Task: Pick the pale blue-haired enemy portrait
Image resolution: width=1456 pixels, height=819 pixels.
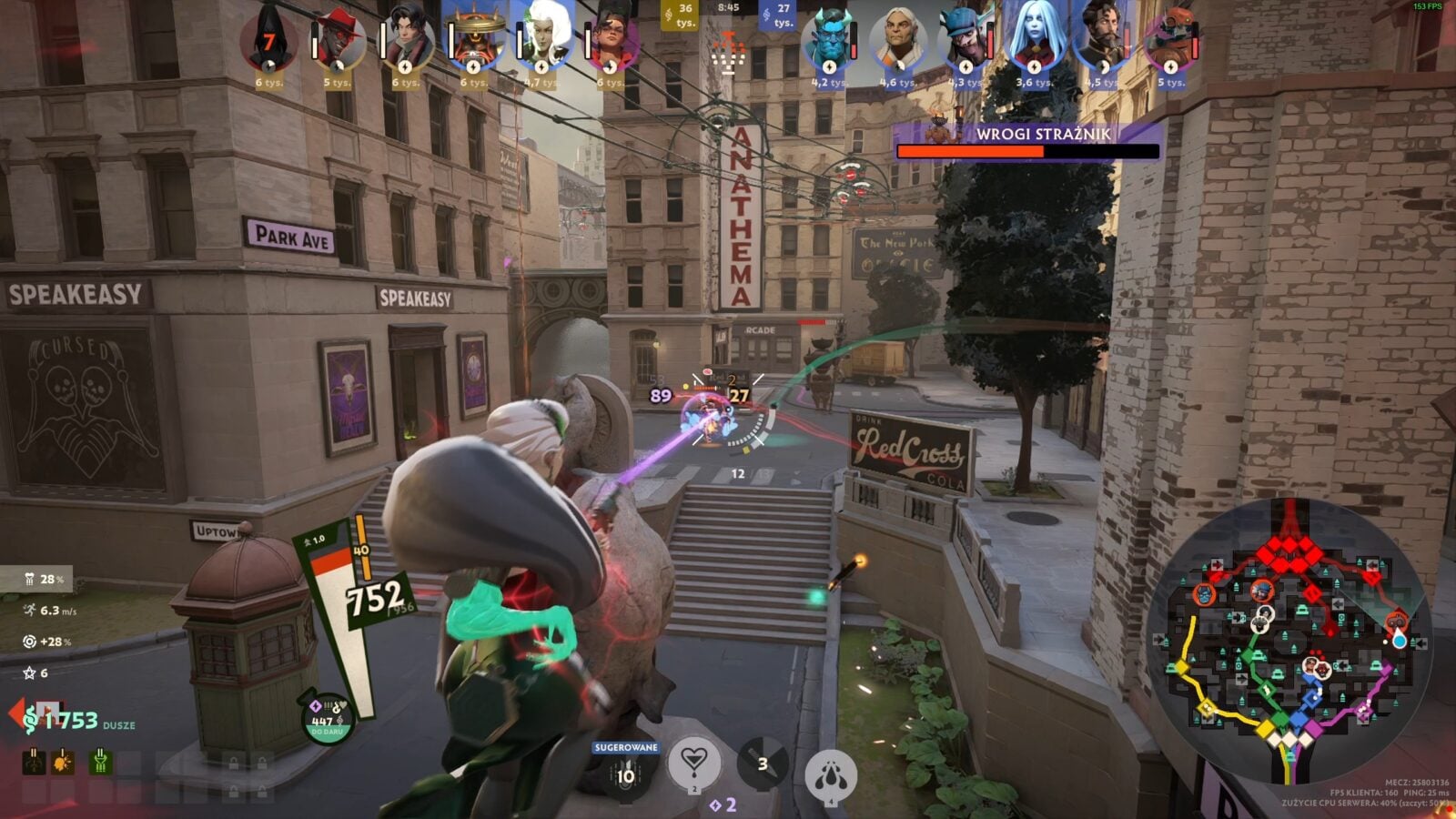Action: click(x=1034, y=39)
